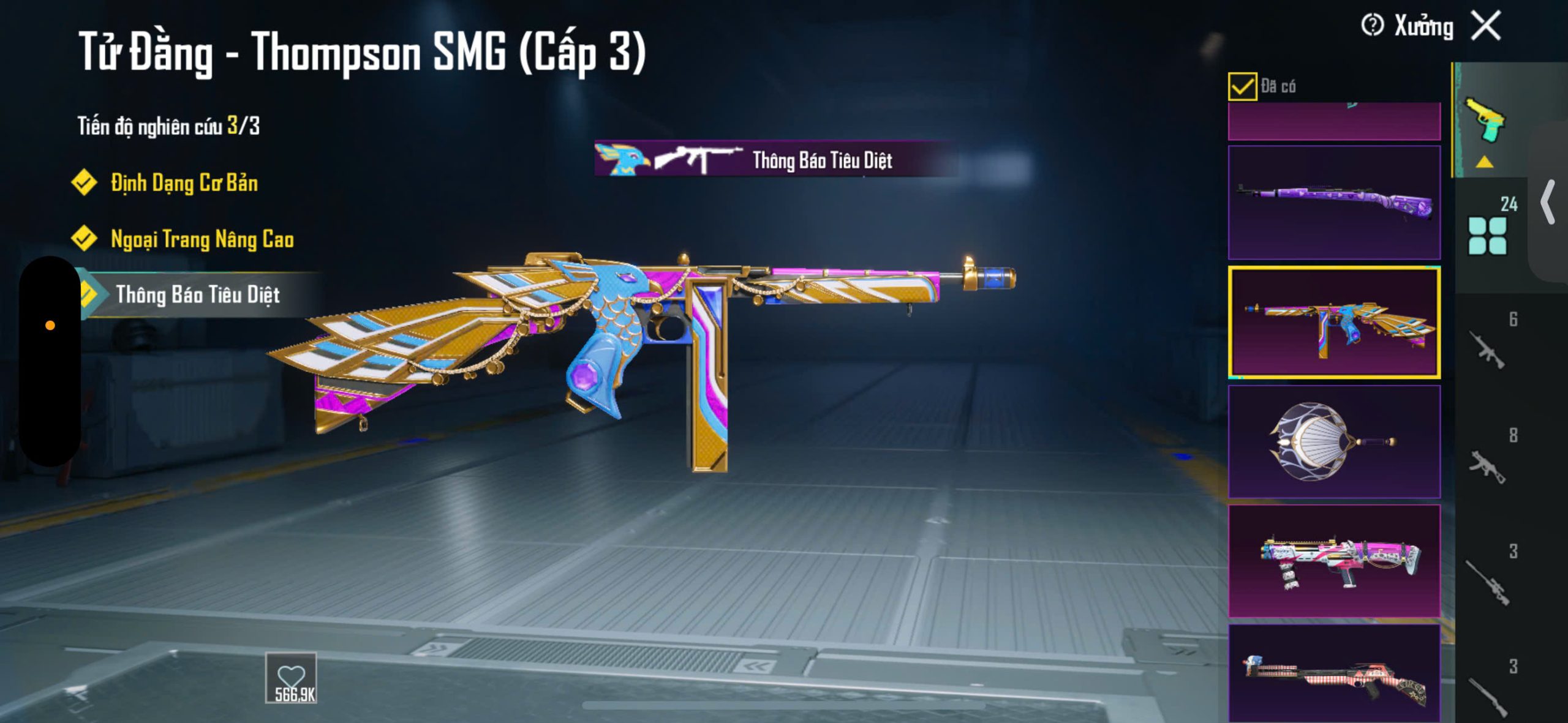
Task: Close the weapon workshop screen
Action: (x=1487, y=26)
